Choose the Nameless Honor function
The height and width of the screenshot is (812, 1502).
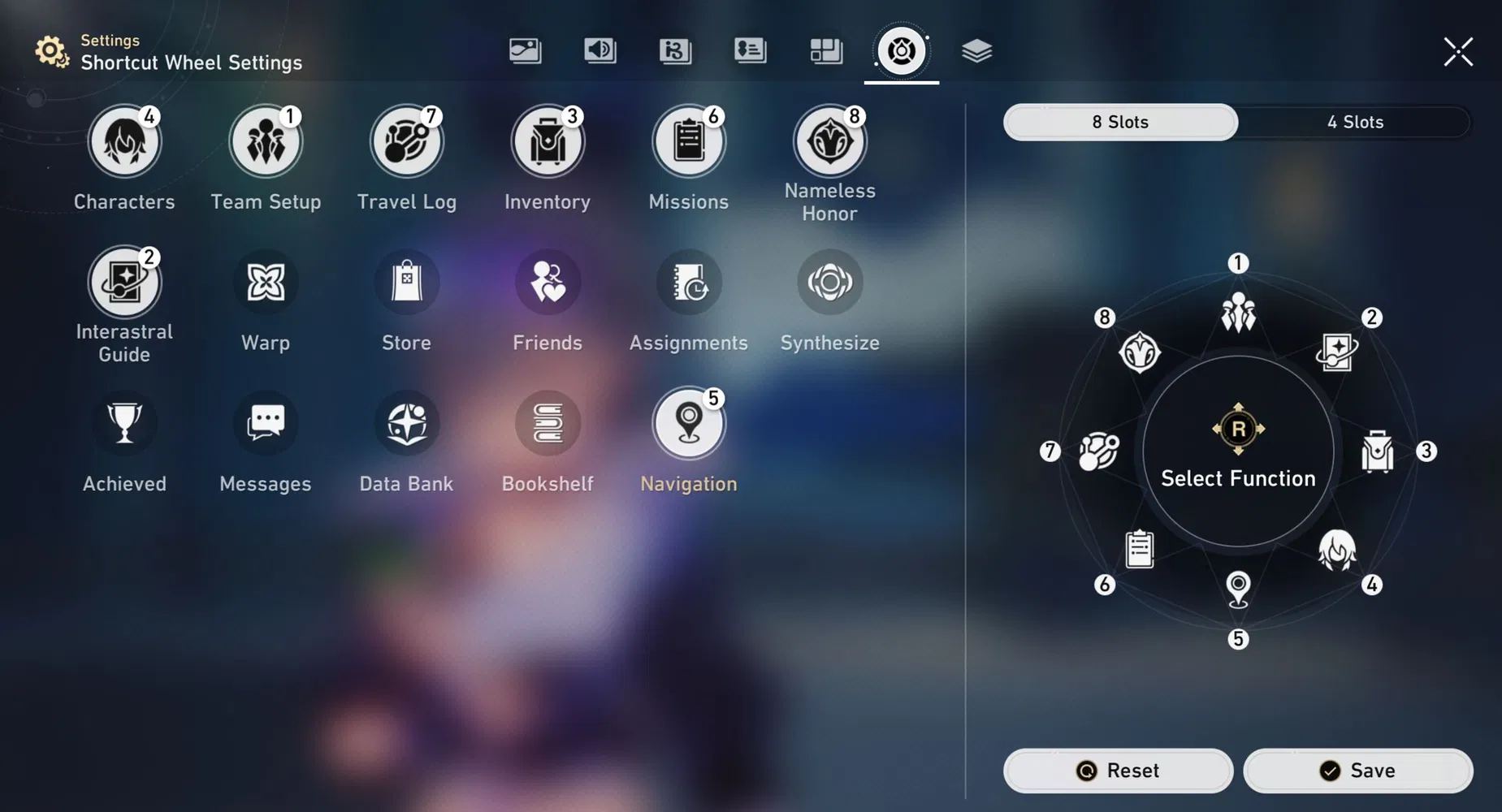pos(829,140)
